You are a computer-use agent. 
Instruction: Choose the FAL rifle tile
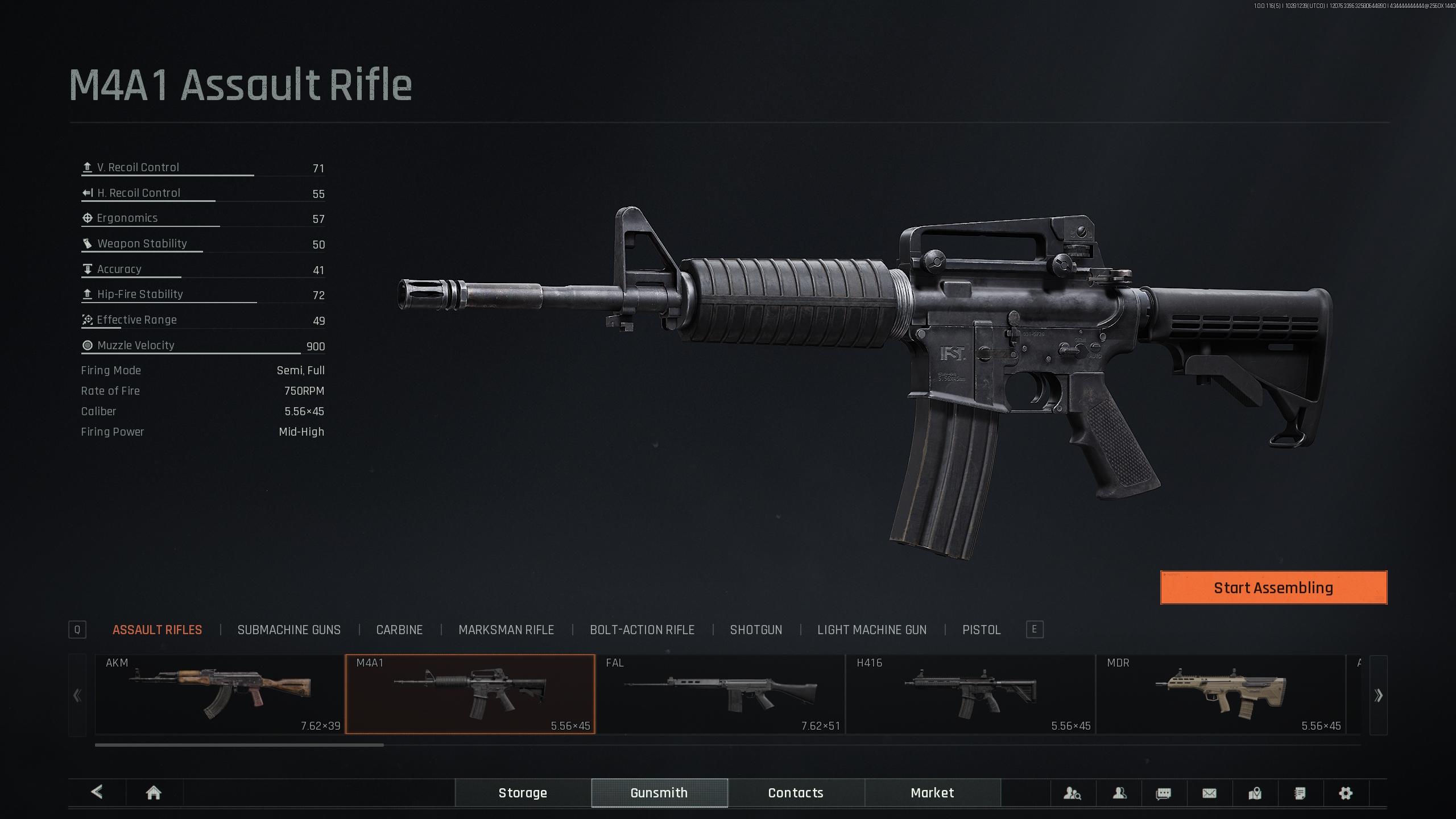[720, 694]
